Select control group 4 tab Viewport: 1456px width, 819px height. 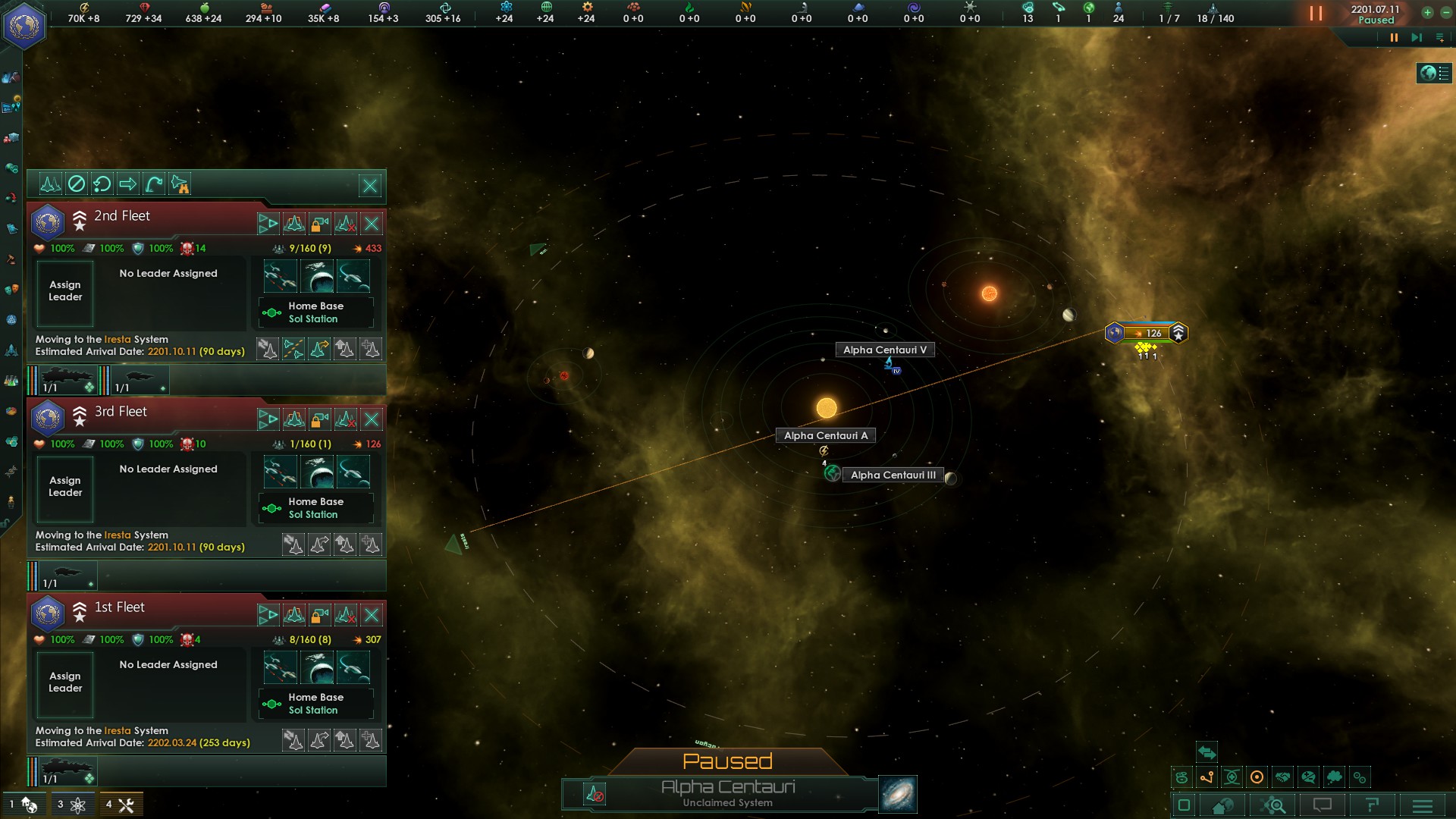pyautogui.click(x=120, y=805)
